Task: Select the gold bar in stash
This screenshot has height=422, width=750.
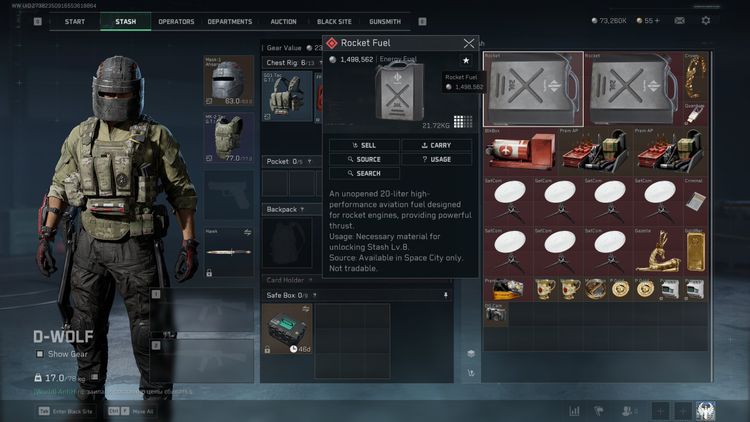Action: (692, 250)
